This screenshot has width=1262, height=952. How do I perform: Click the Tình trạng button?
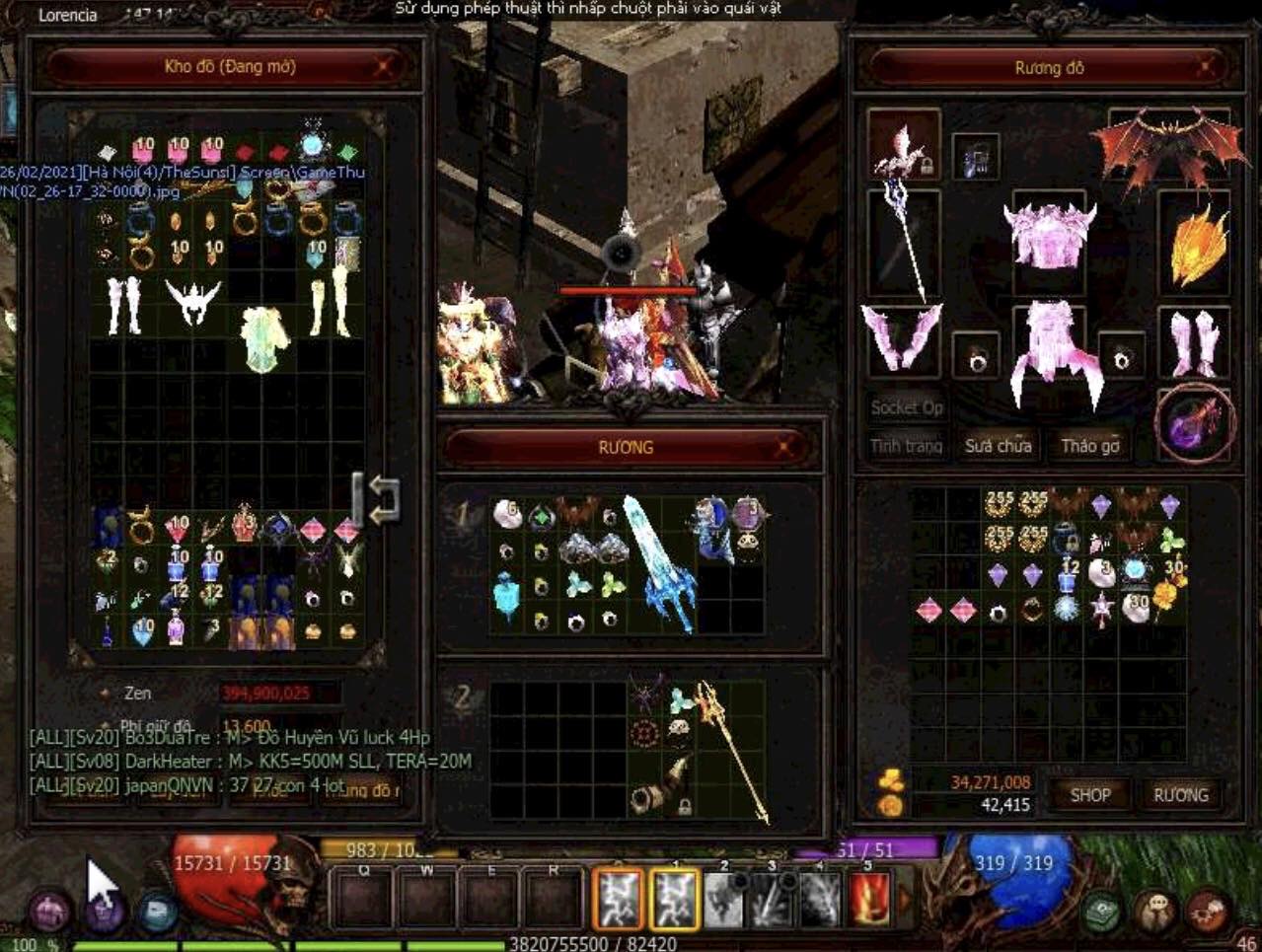point(906,446)
